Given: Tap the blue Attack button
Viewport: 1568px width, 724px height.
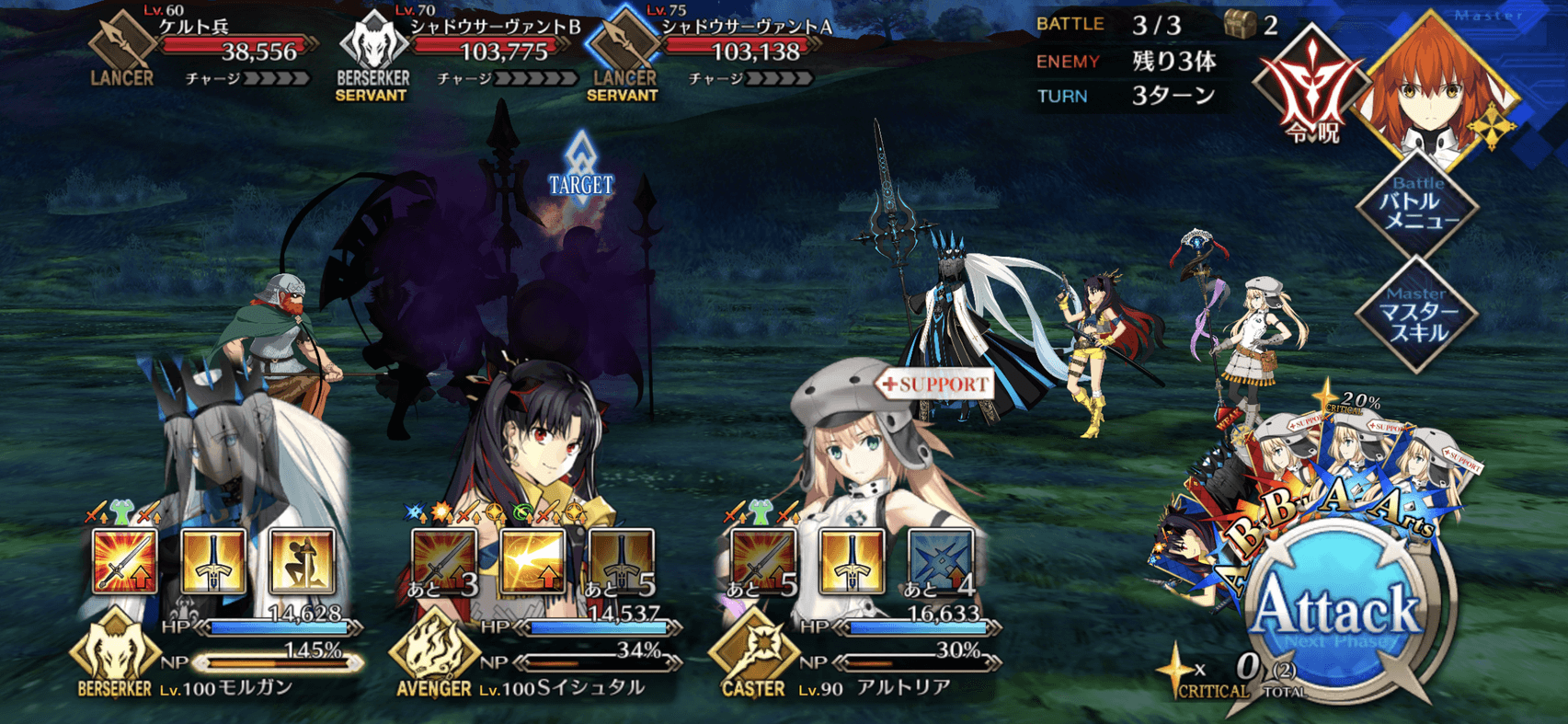Looking at the screenshot, I should click(1336, 614).
